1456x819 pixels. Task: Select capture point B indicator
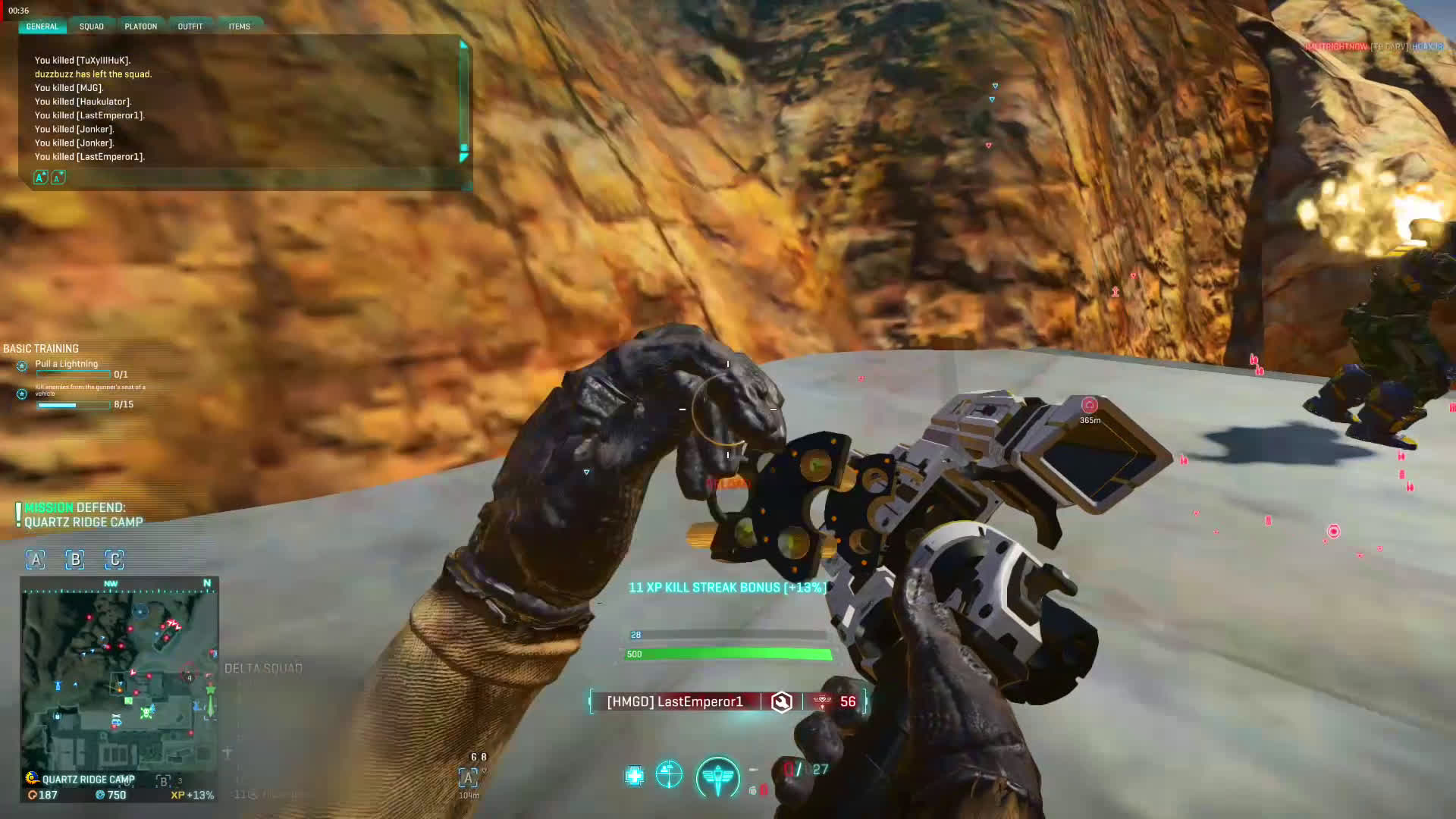coord(75,560)
